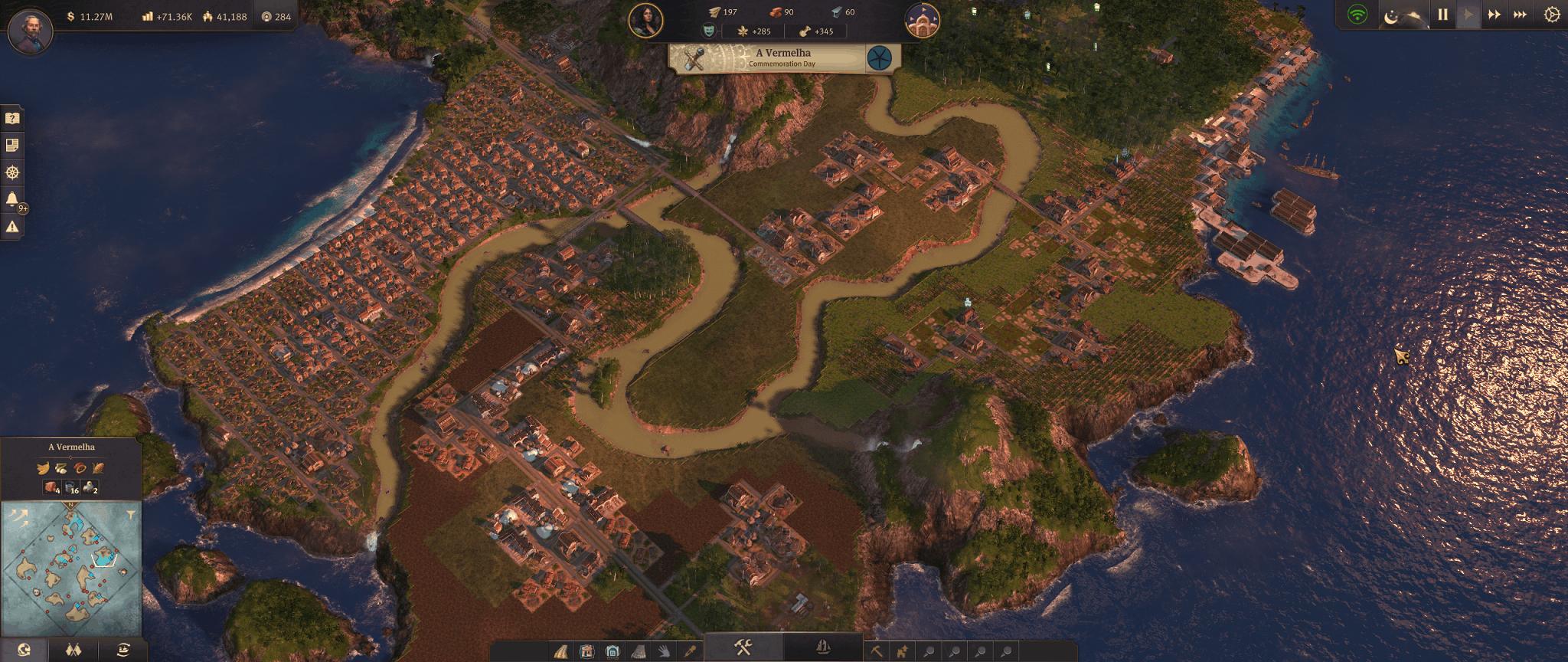This screenshot has width=1568, height=662.
Task: Click the minimap of the island region
Action: coord(71,568)
